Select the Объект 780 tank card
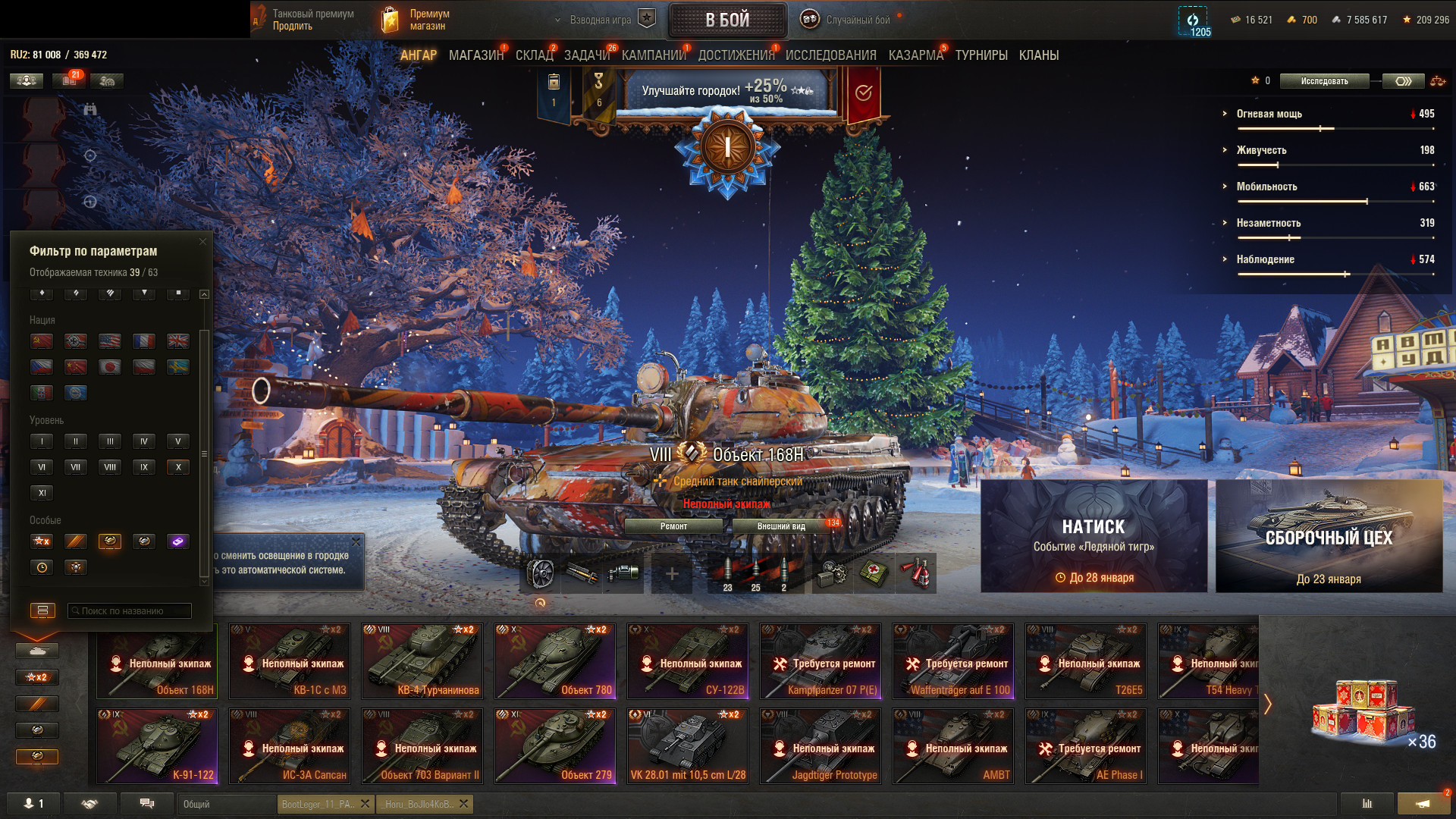The width and height of the screenshot is (1456, 819). click(555, 661)
